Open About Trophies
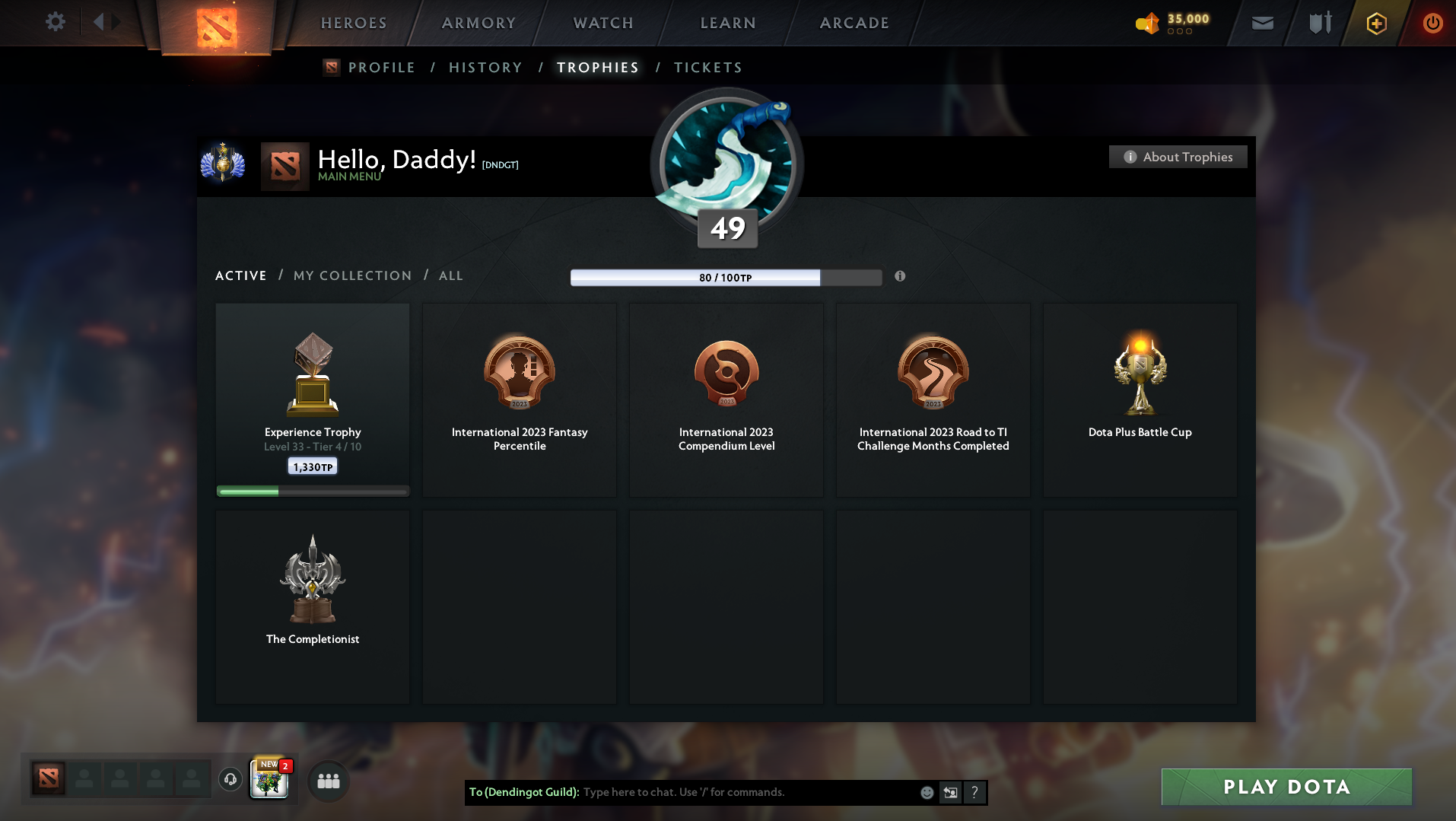 coord(1178,157)
